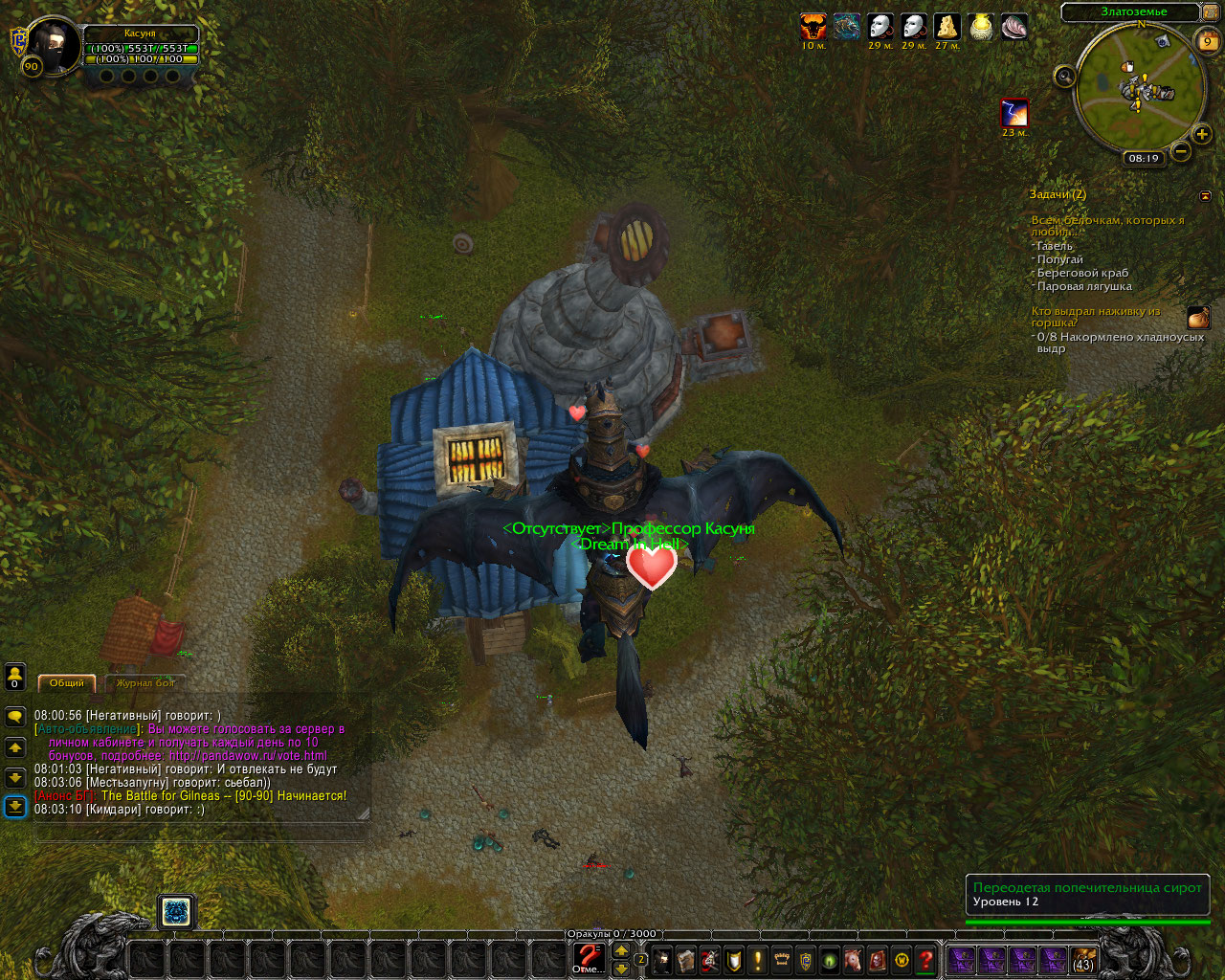Viewport: 1225px width, 980px height.
Task: Click the minimap tracking magnifier button
Action: pyautogui.click(x=1064, y=77)
